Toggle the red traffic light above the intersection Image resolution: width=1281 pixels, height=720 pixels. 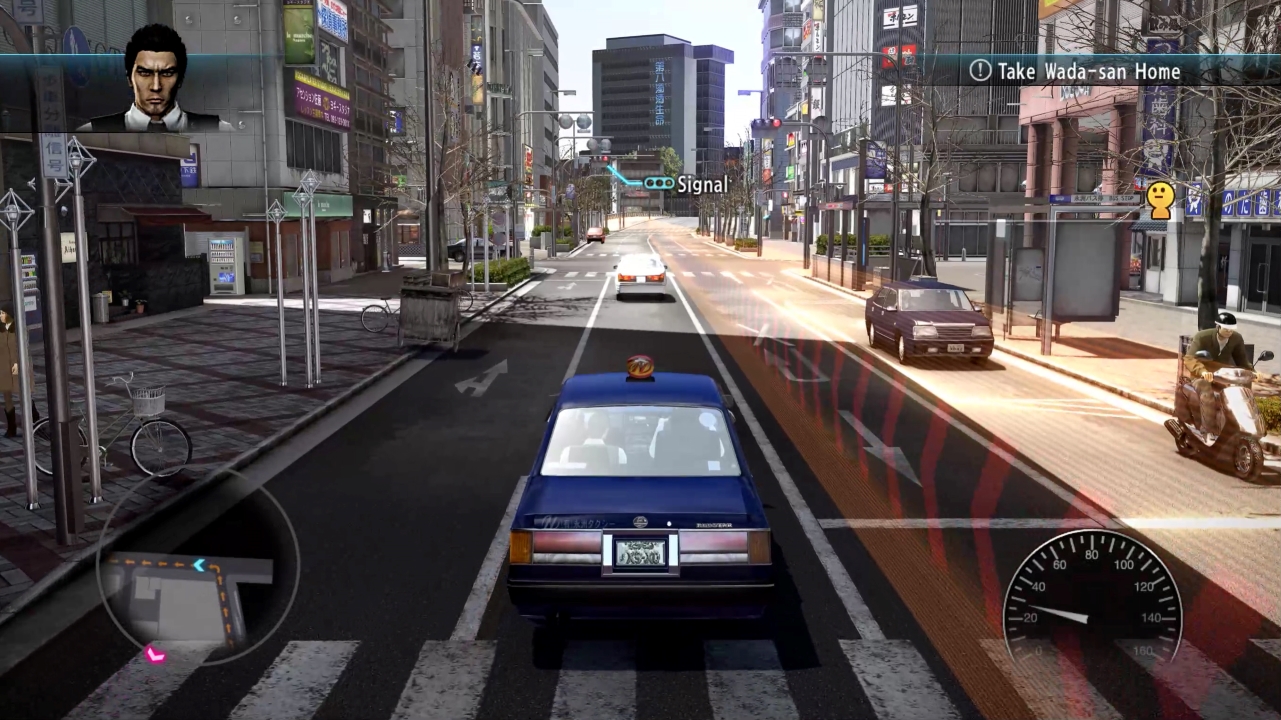pyautogui.click(x=776, y=122)
